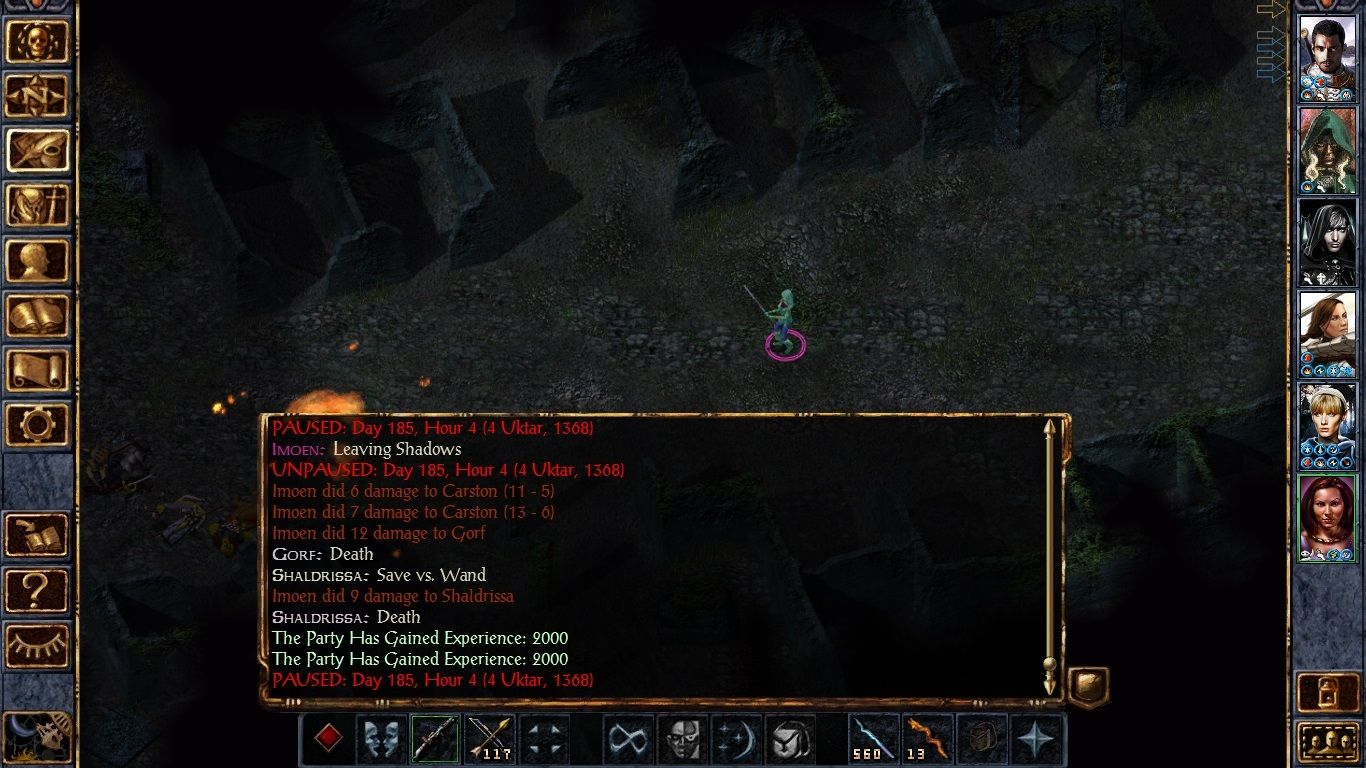The width and height of the screenshot is (1366, 768).
Task: Click the question mark help button
Action: [38, 590]
